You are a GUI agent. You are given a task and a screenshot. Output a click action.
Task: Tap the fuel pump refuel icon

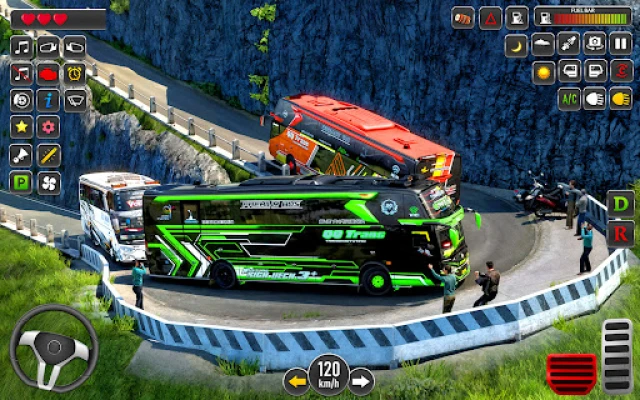click(516, 17)
